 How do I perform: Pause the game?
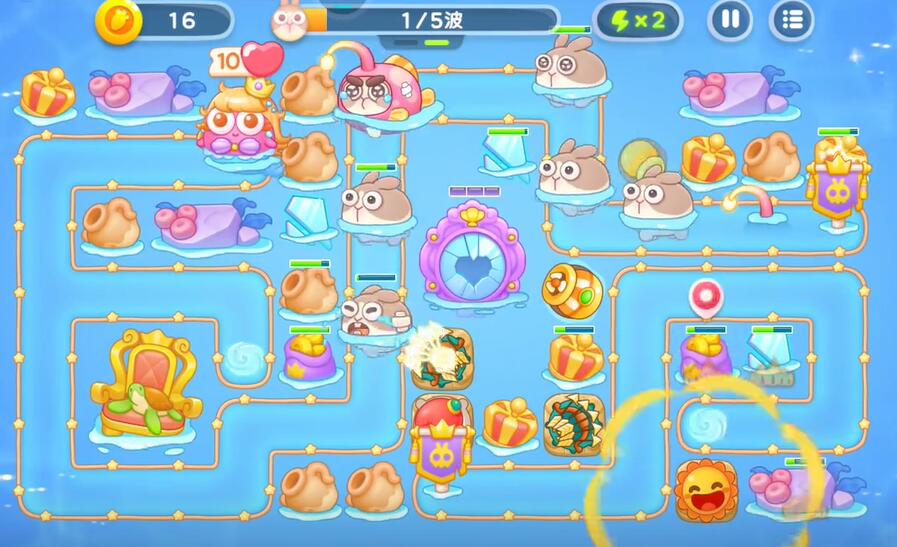[731, 20]
